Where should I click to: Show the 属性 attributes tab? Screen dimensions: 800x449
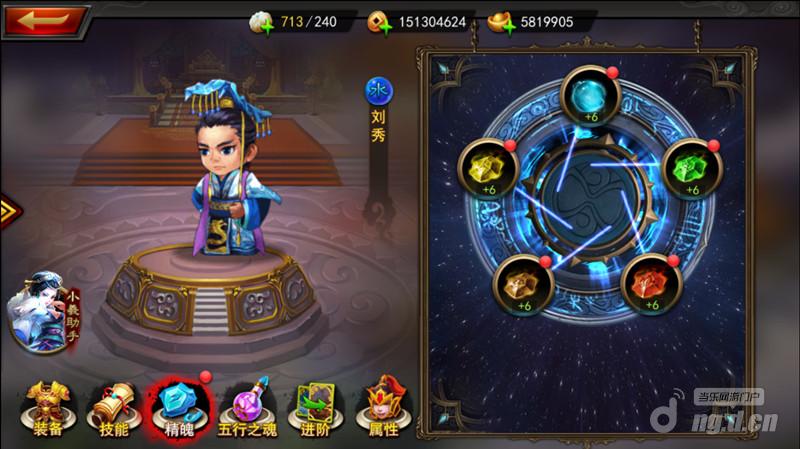(x=381, y=410)
